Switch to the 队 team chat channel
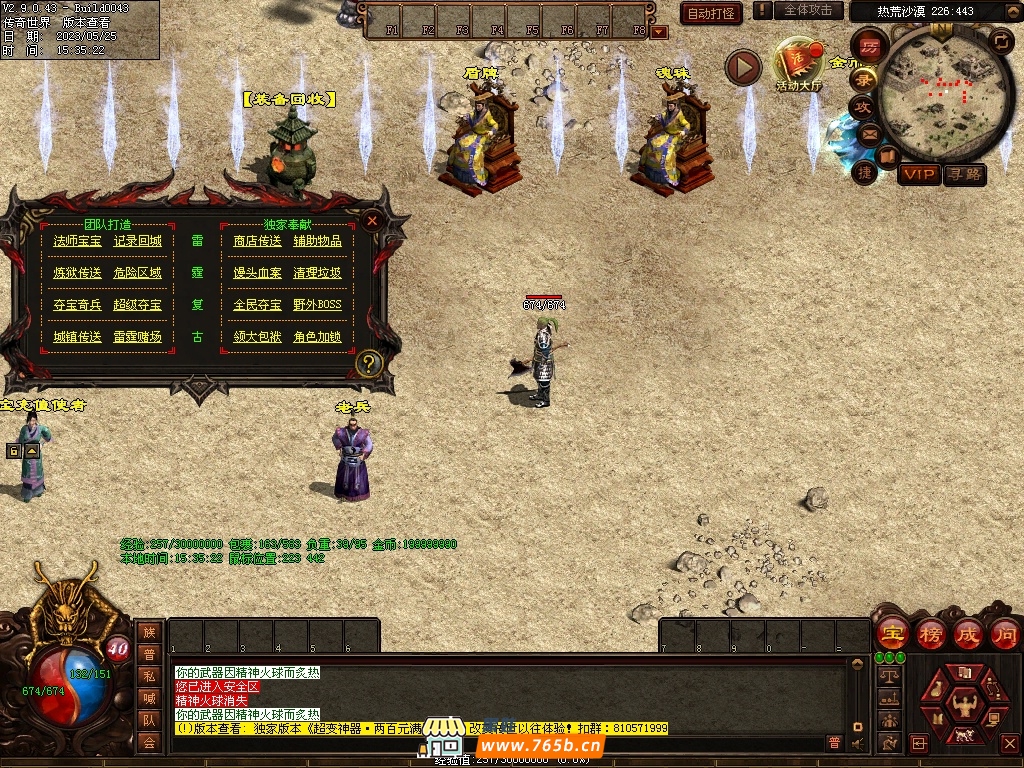The image size is (1024, 768). [x=149, y=720]
